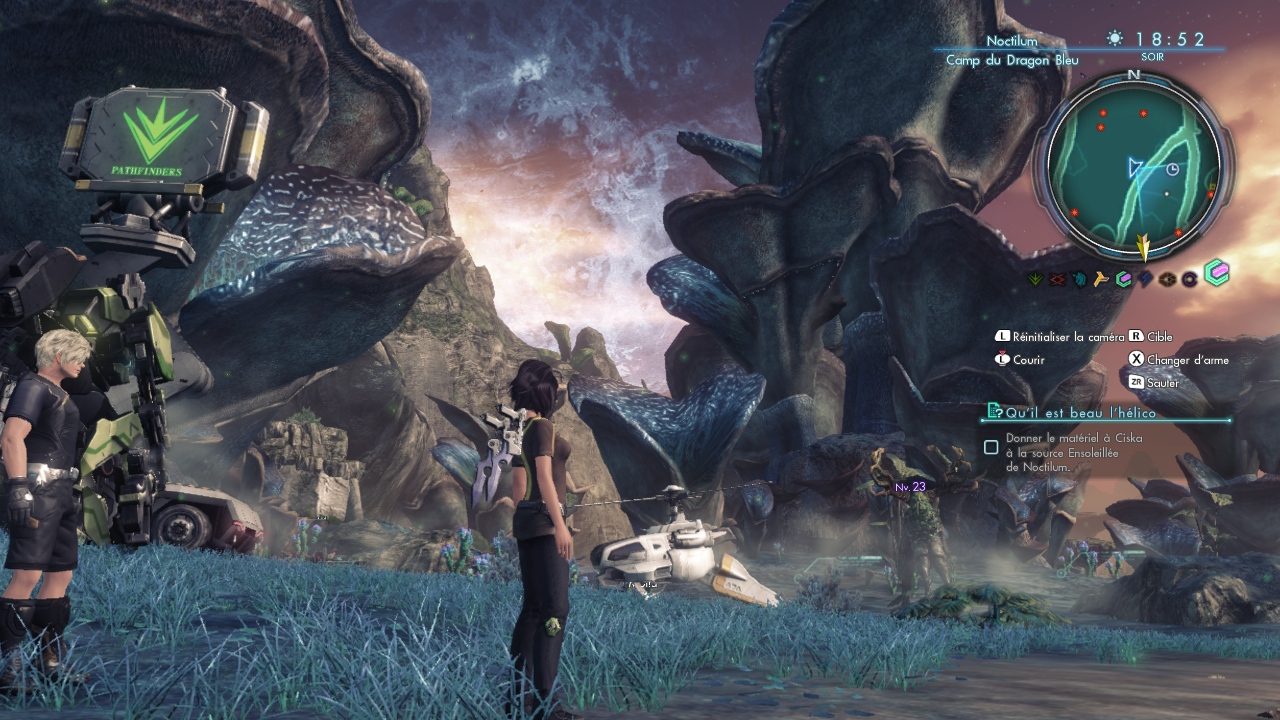Select the enlarged Curators division icon
The height and width of the screenshot is (720, 1280).
coord(1216,273)
